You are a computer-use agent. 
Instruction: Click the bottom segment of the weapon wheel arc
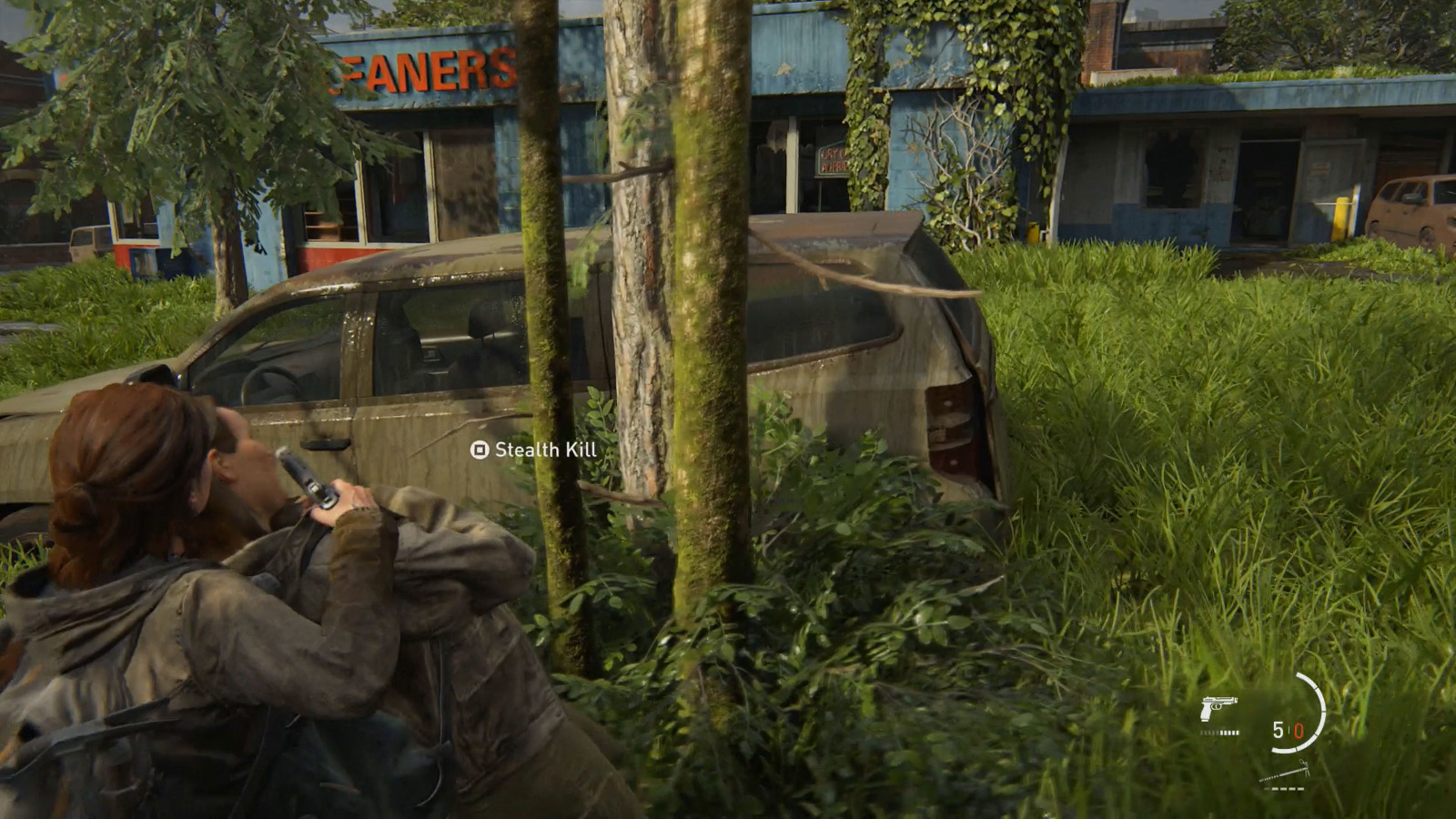(x=1283, y=750)
